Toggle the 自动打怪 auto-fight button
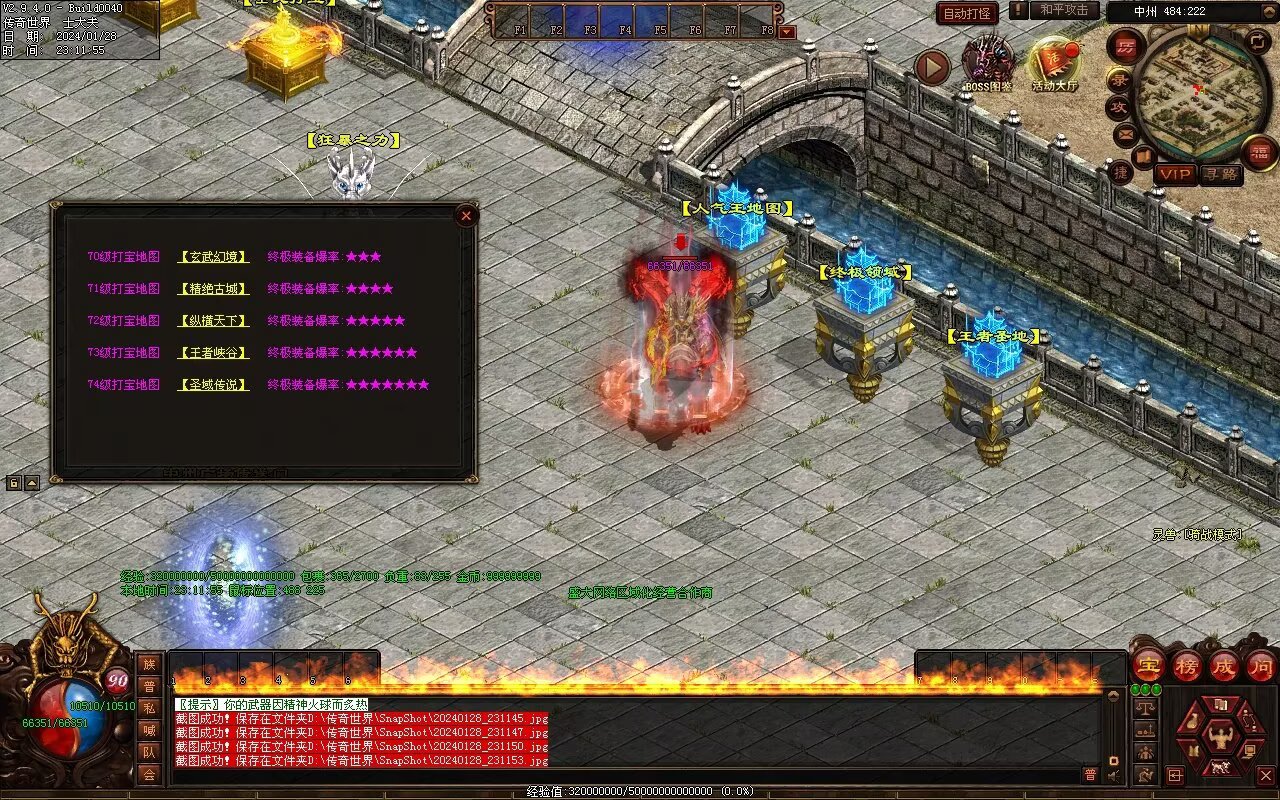The width and height of the screenshot is (1280, 800). tap(967, 13)
